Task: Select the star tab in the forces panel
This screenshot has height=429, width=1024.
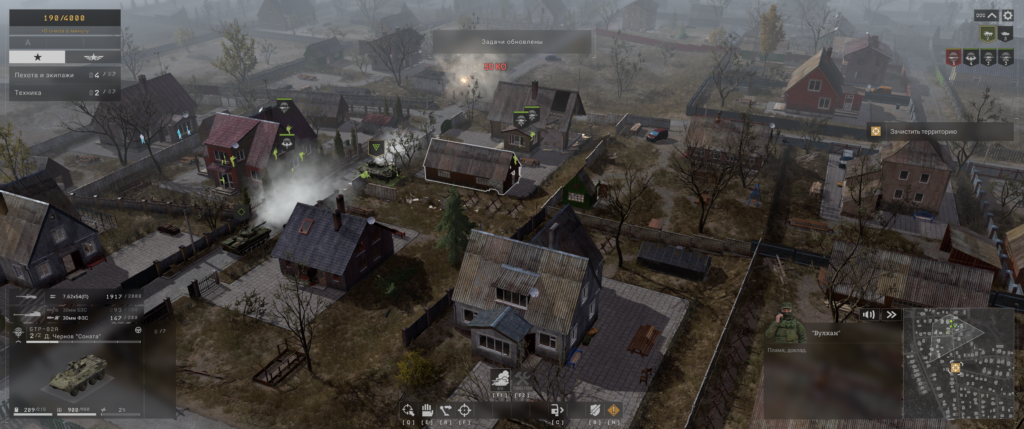Action: point(37,57)
